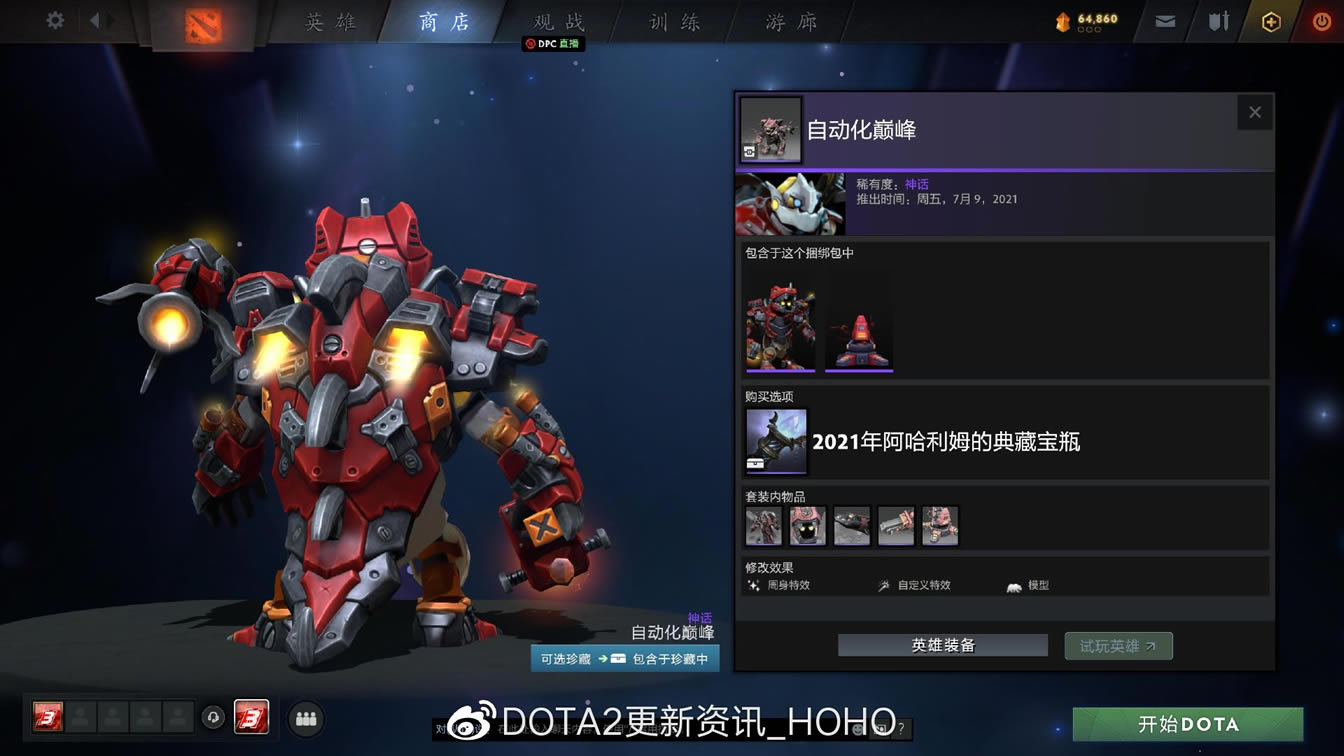Open the party/friends group icon bottom bar
1344x756 pixels.
click(x=306, y=718)
